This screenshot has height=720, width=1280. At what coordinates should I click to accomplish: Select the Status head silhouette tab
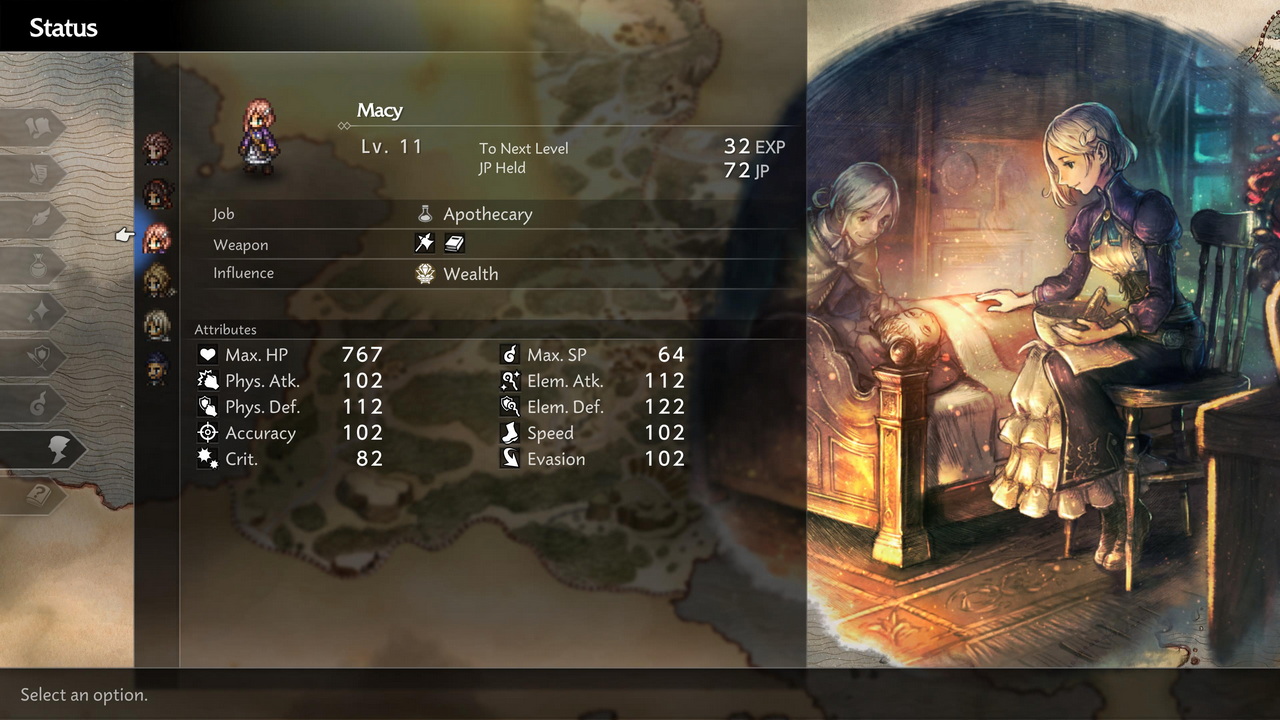pyautogui.click(x=55, y=450)
